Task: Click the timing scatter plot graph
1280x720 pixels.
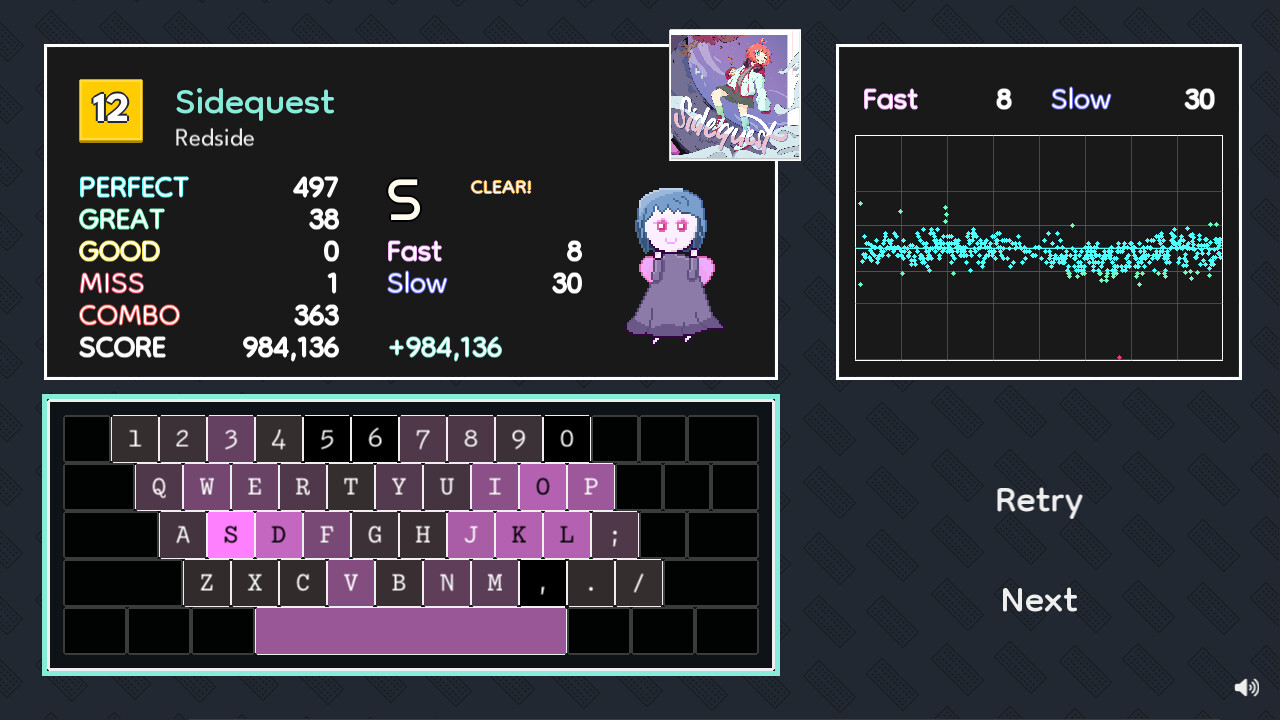Action: 1038,246
